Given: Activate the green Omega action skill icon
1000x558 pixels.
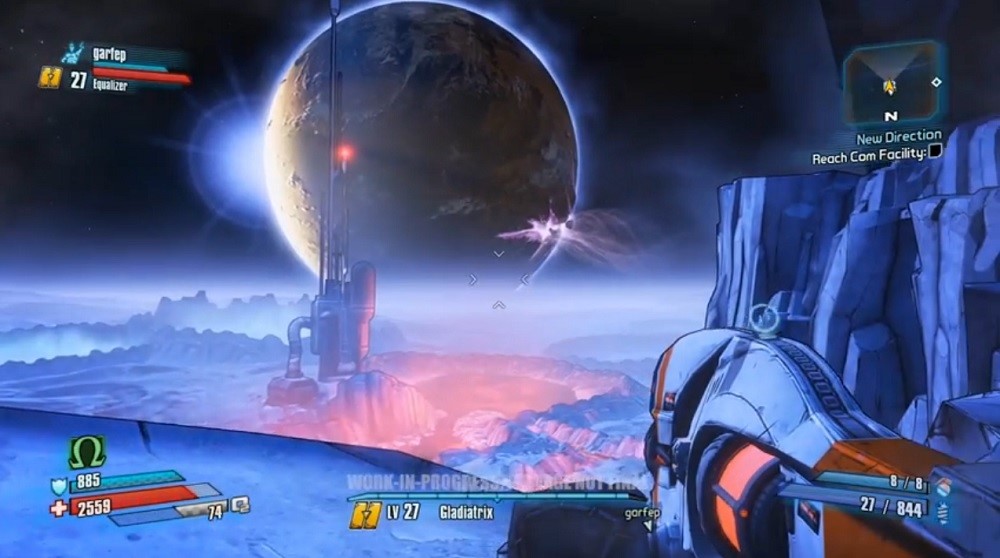Looking at the screenshot, I should click(86, 453).
